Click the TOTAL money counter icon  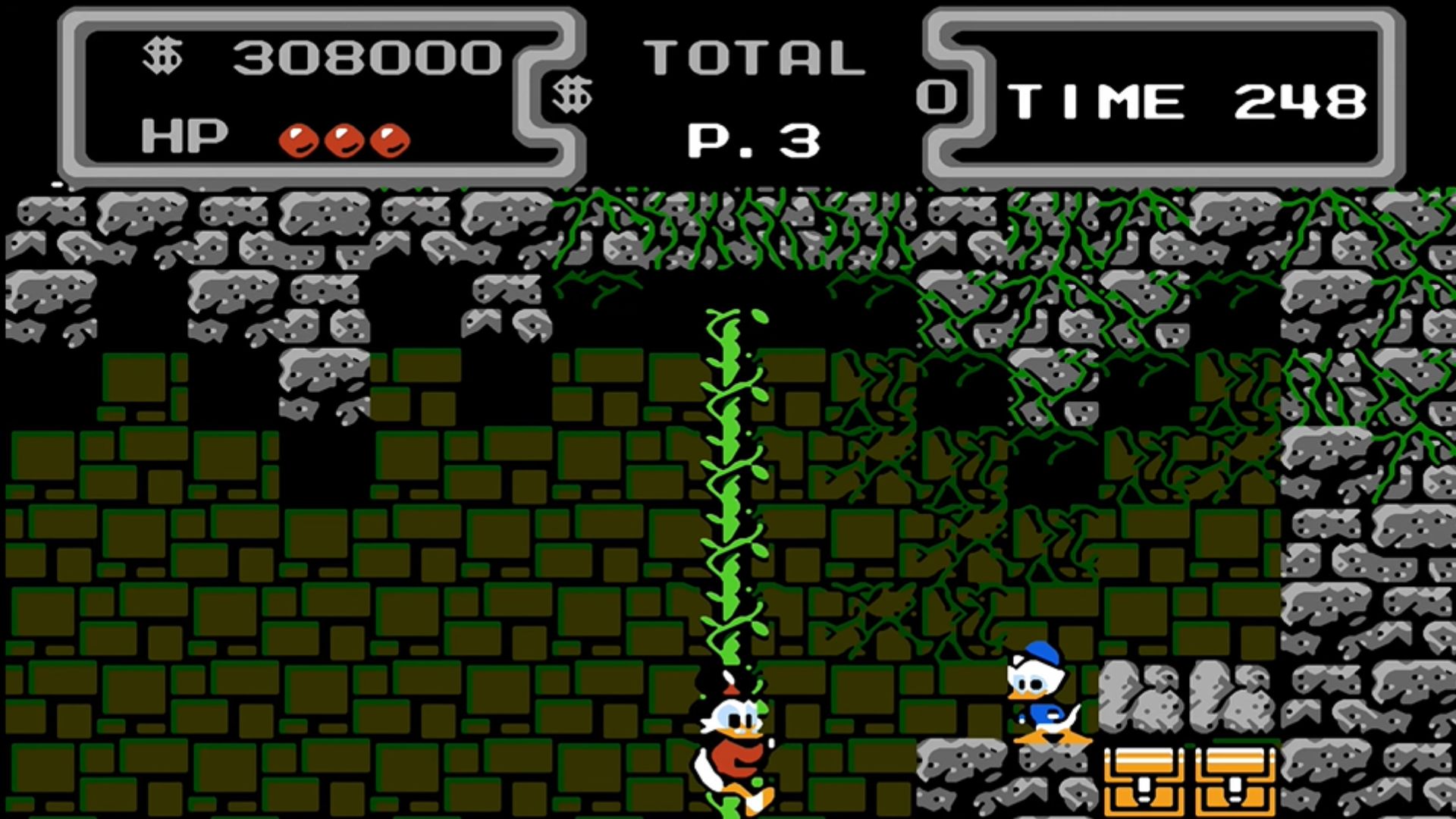[x=574, y=93]
